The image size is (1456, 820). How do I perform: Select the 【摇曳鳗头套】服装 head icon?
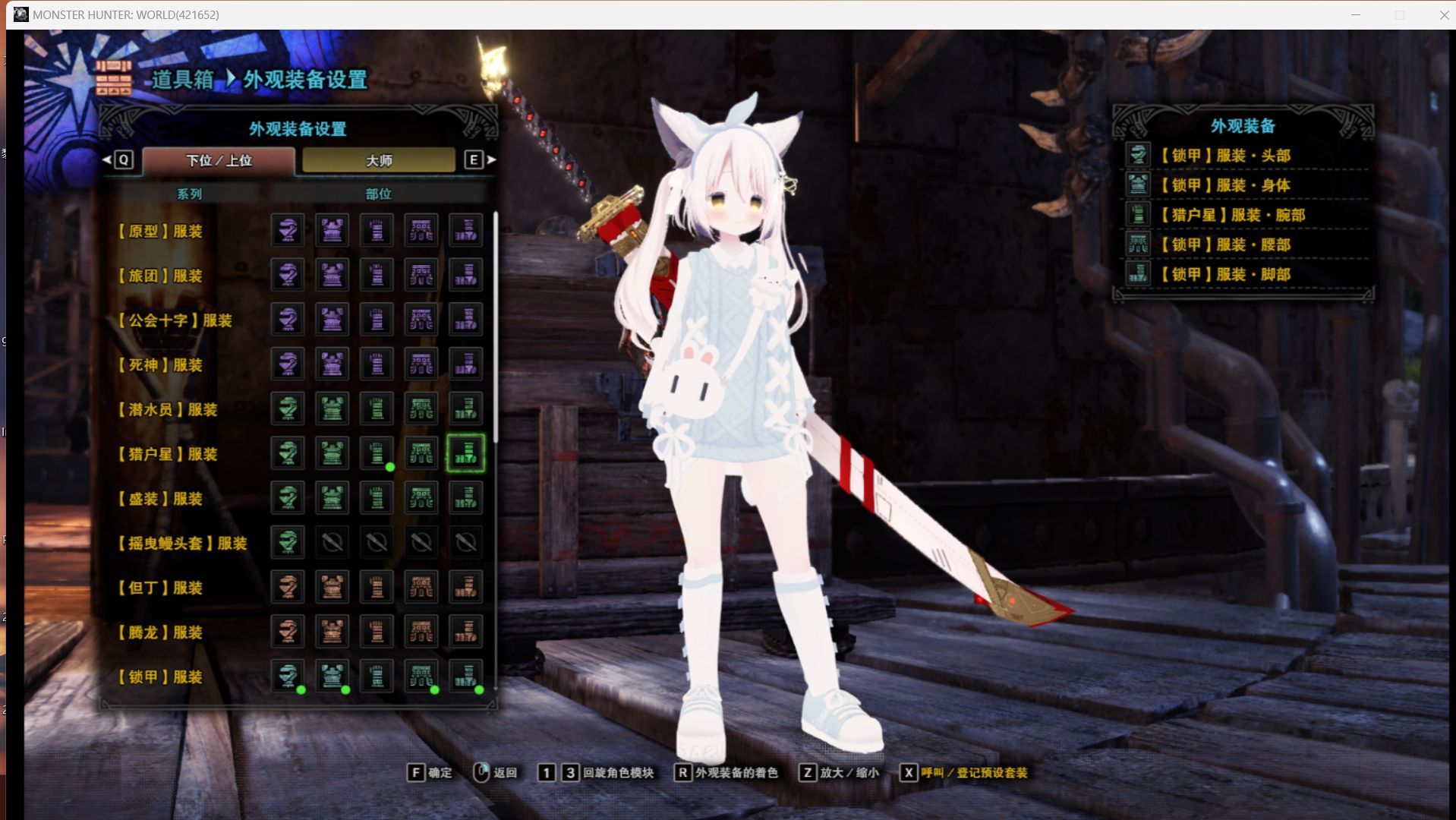288,542
